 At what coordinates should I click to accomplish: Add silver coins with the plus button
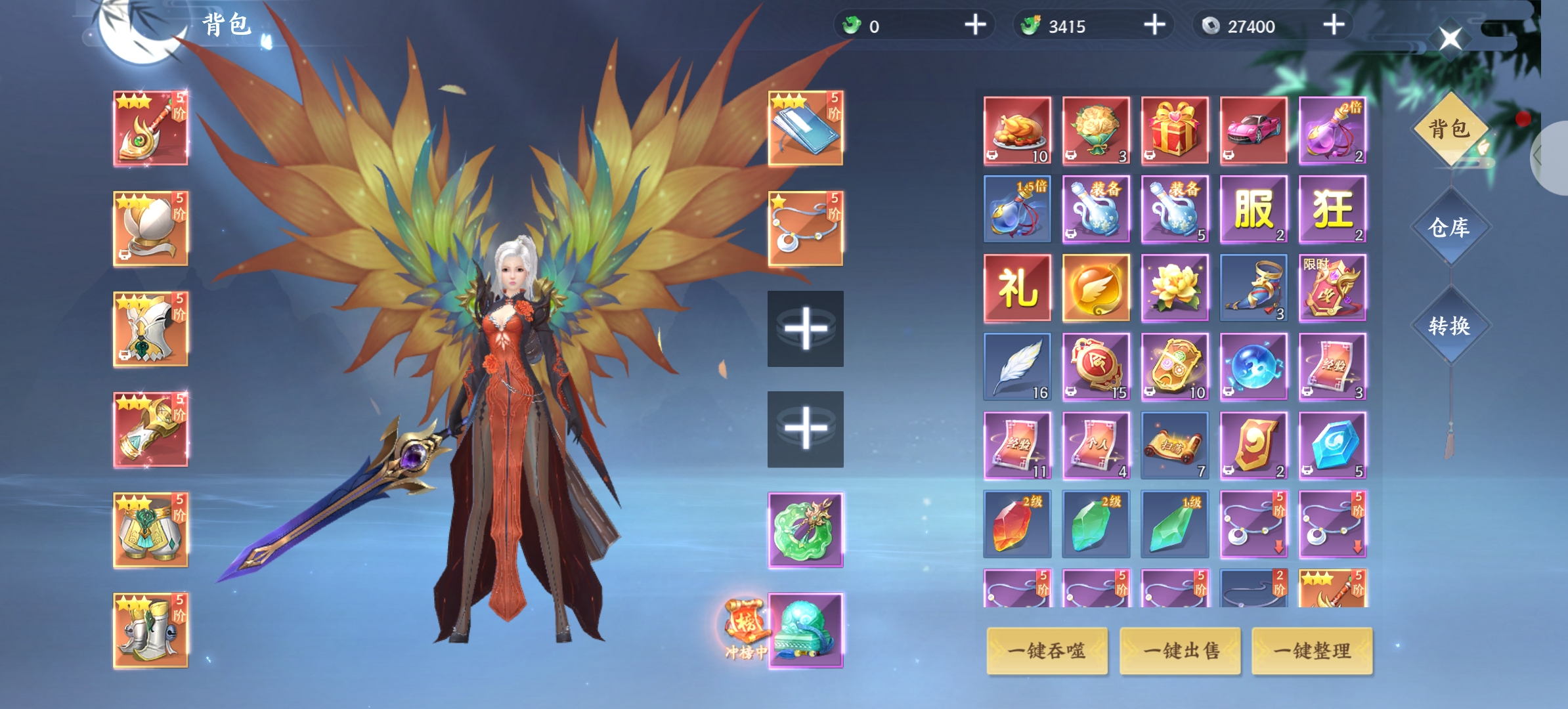pyautogui.click(x=1334, y=26)
